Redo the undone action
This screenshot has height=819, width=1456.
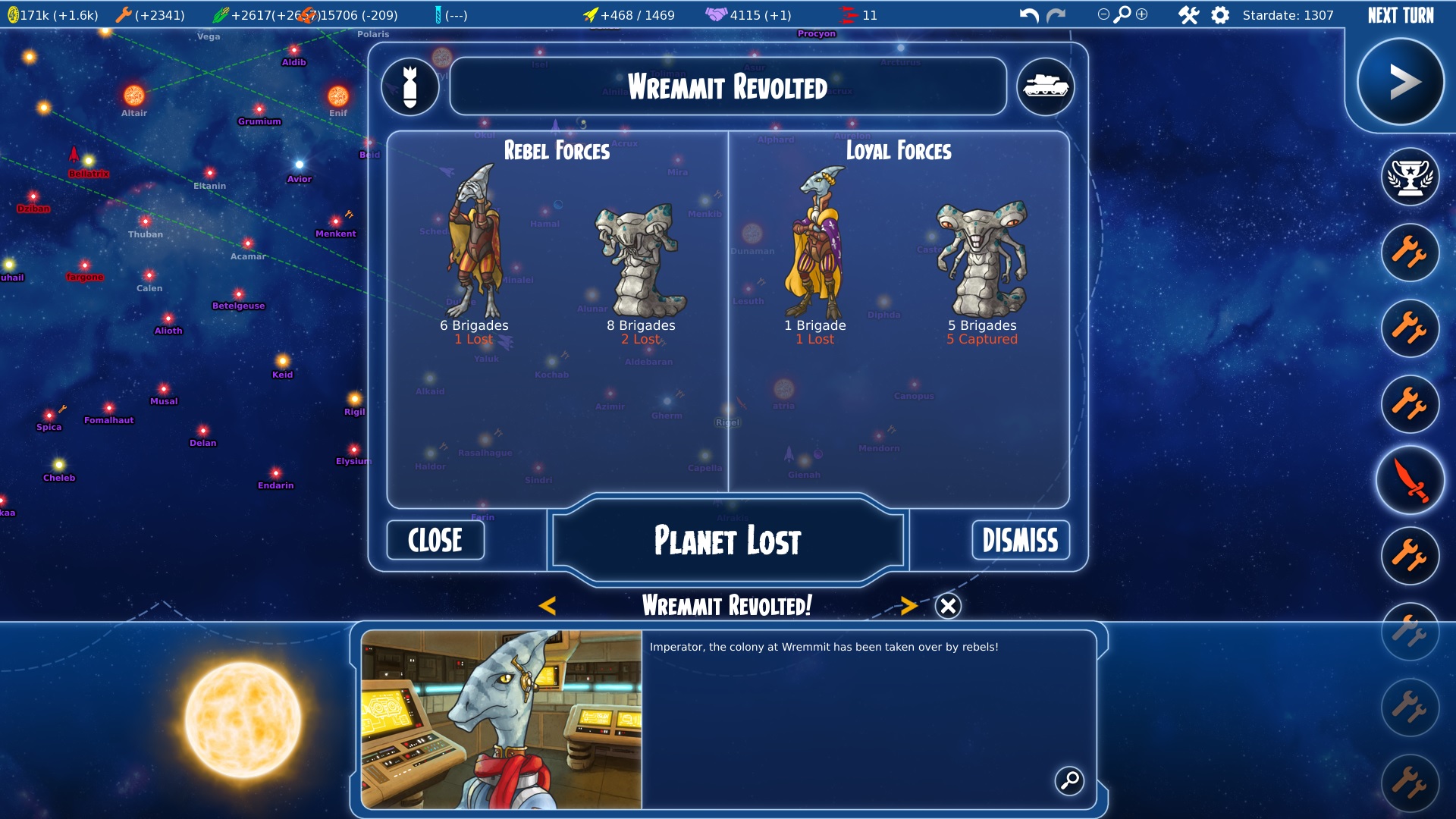pyautogui.click(x=1056, y=15)
